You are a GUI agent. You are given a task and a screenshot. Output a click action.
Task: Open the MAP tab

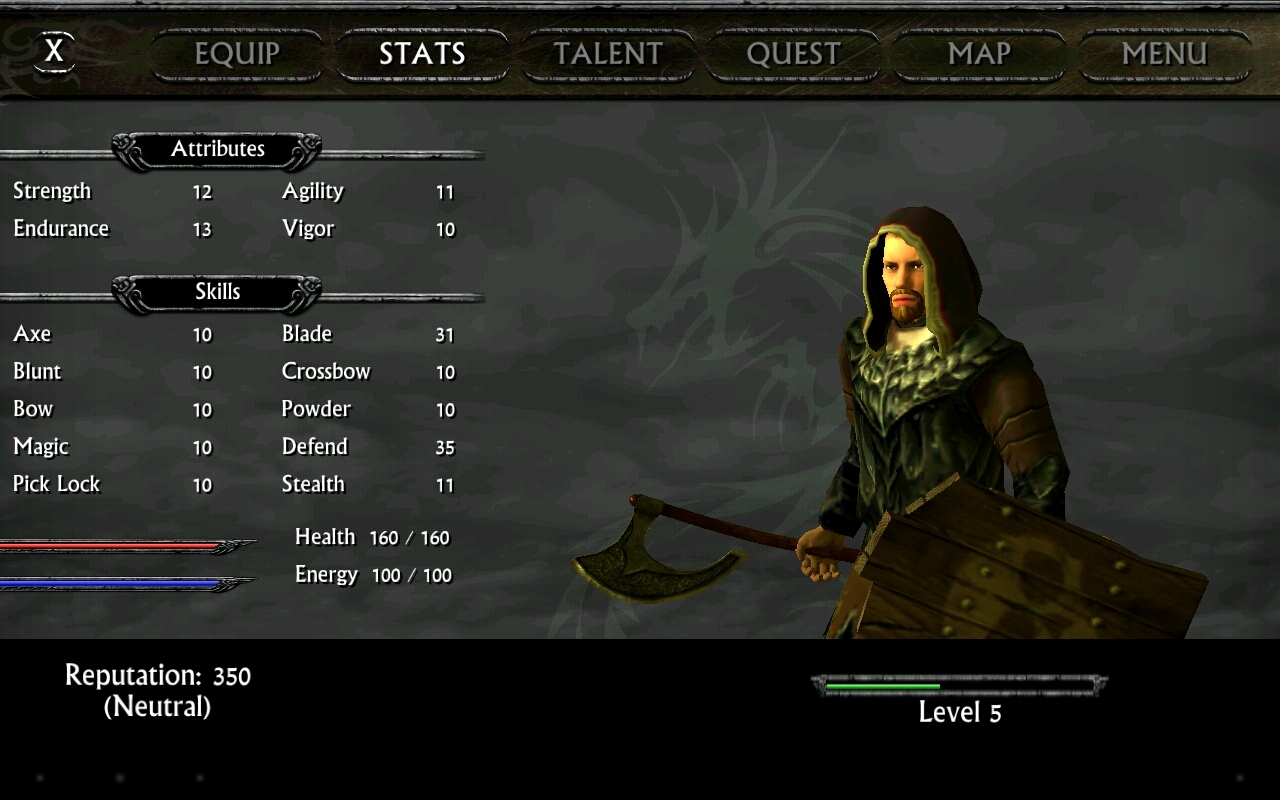tap(978, 54)
